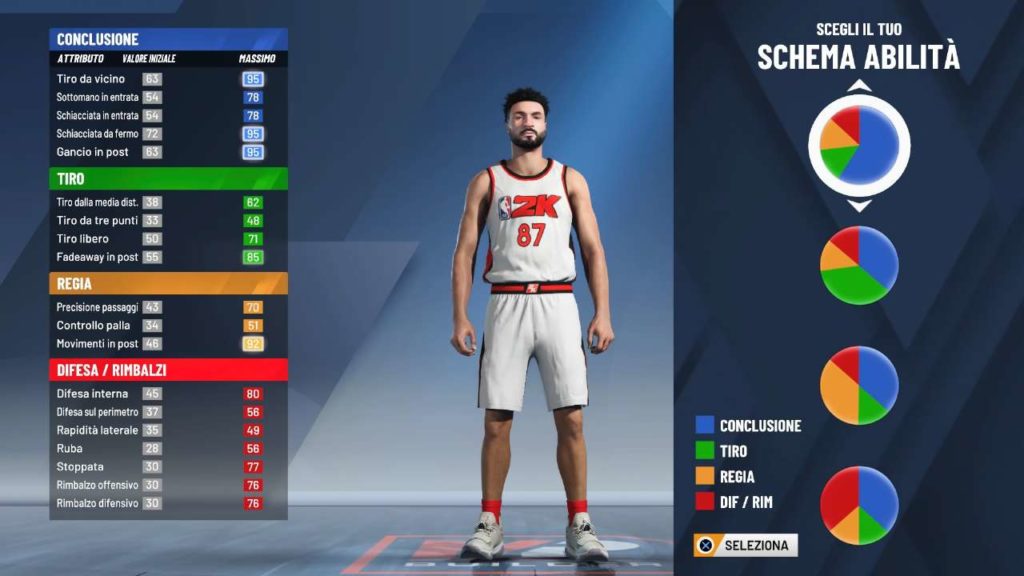The height and width of the screenshot is (576, 1024).
Task: Click the up arrow above the selected pie chart
Action: (859, 87)
